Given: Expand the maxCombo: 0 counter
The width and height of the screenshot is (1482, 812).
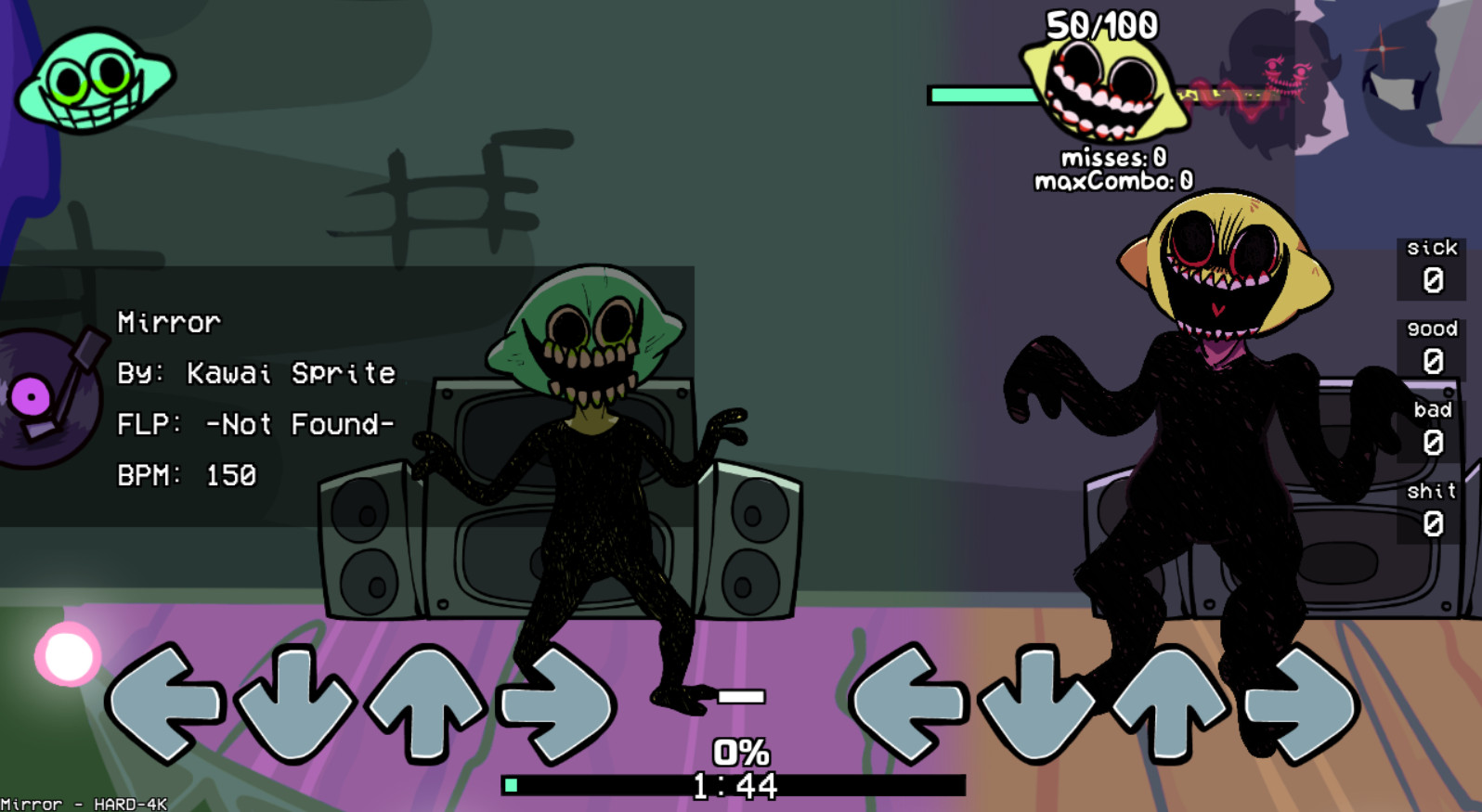Looking at the screenshot, I should click(x=1113, y=181).
